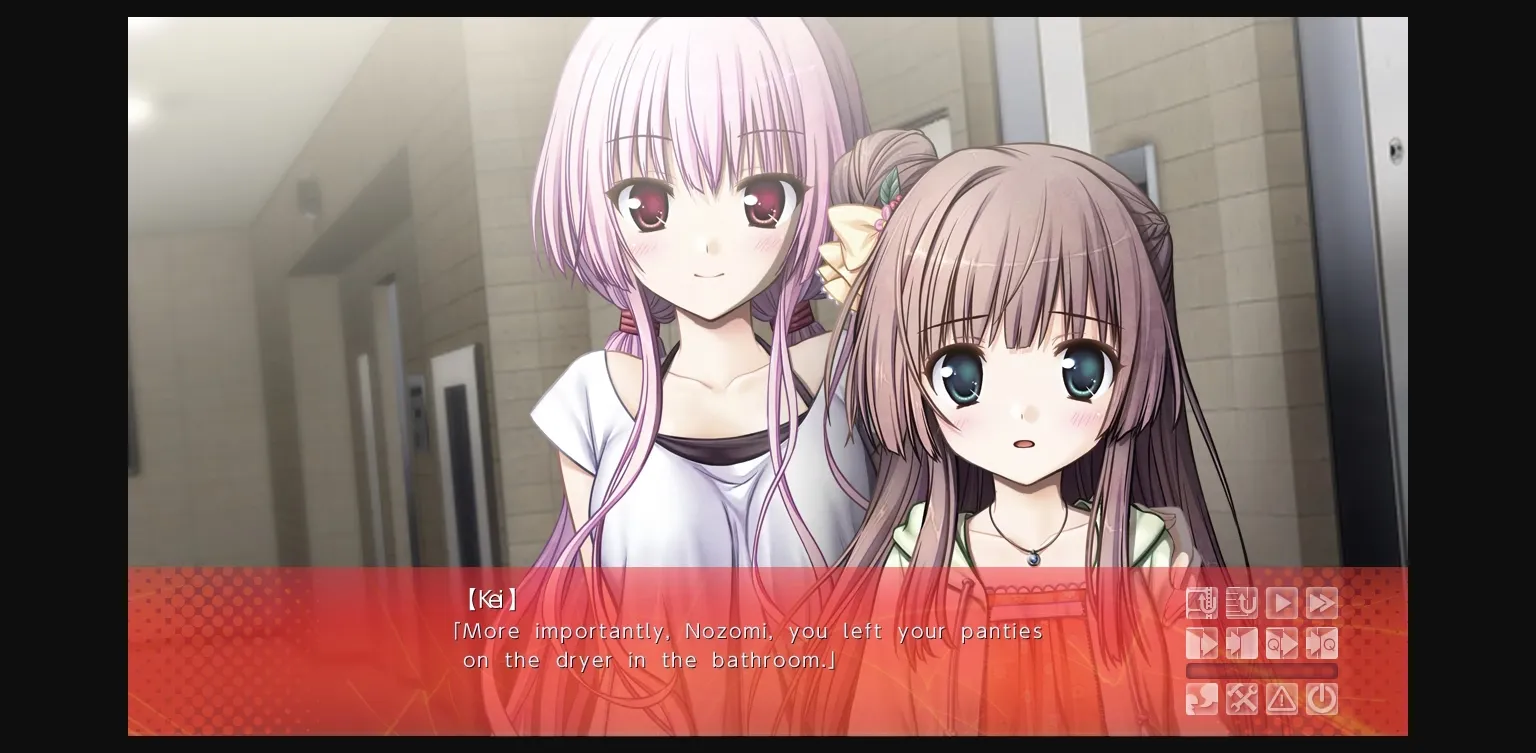The width and height of the screenshot is (1536, 753).
Task: Select the Save menu icon
Action: [x=1201, y=644]
